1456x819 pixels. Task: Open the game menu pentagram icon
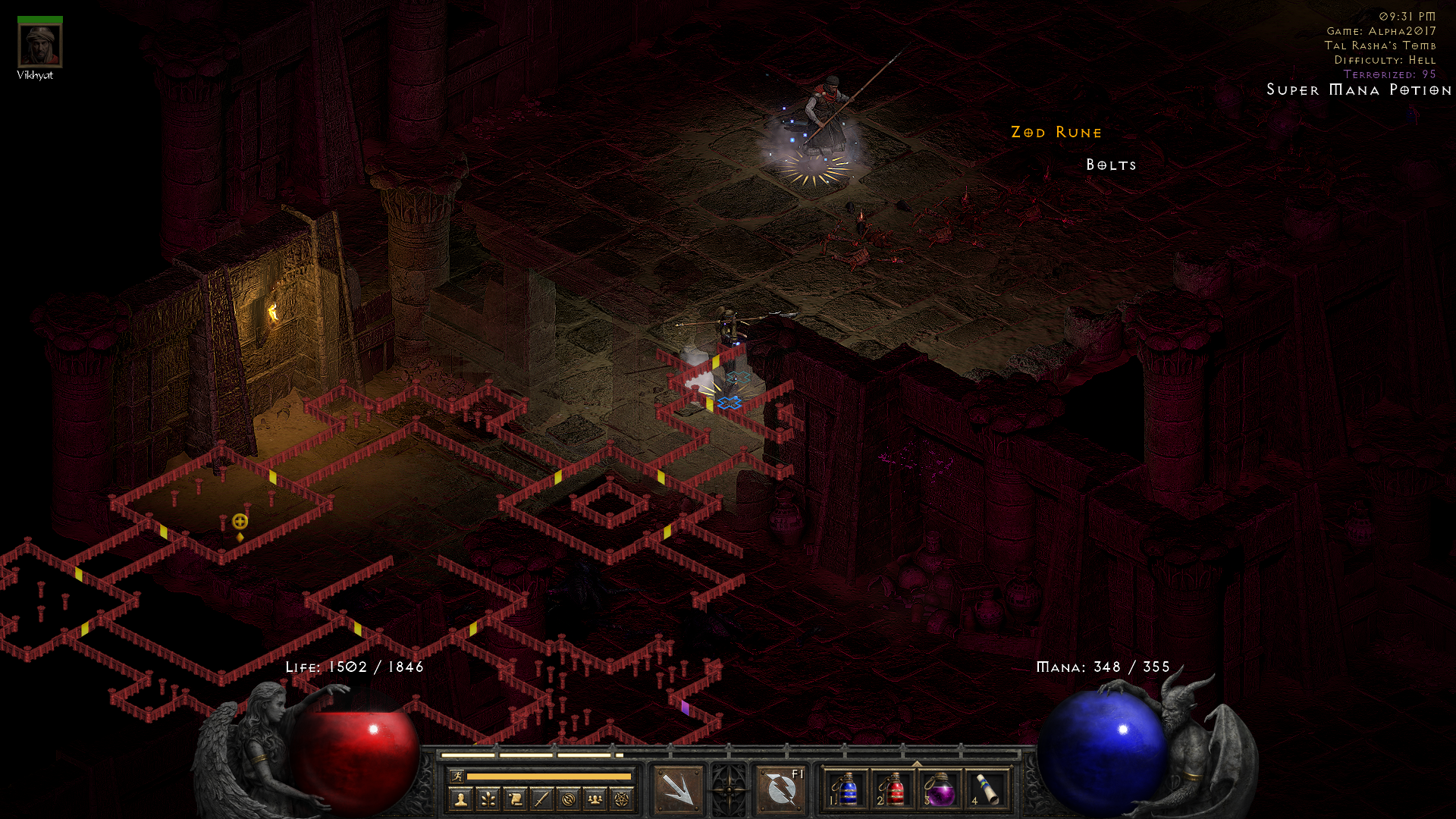pos(623,799)
